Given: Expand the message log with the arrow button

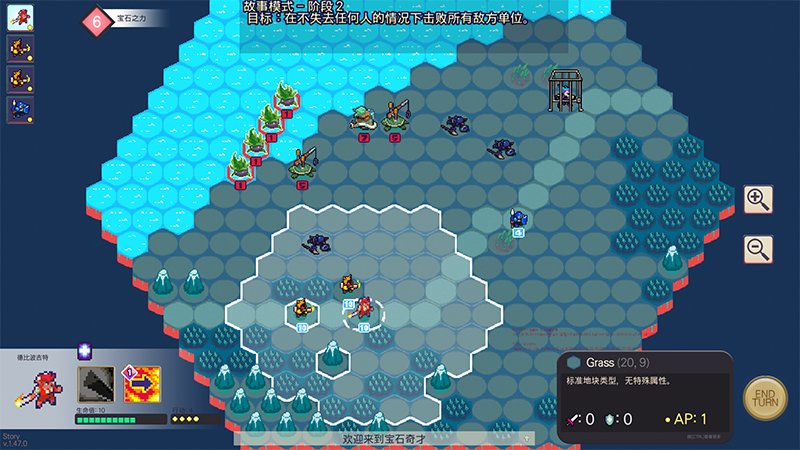Looking at the screenshot, I should (x=526, y=438).
